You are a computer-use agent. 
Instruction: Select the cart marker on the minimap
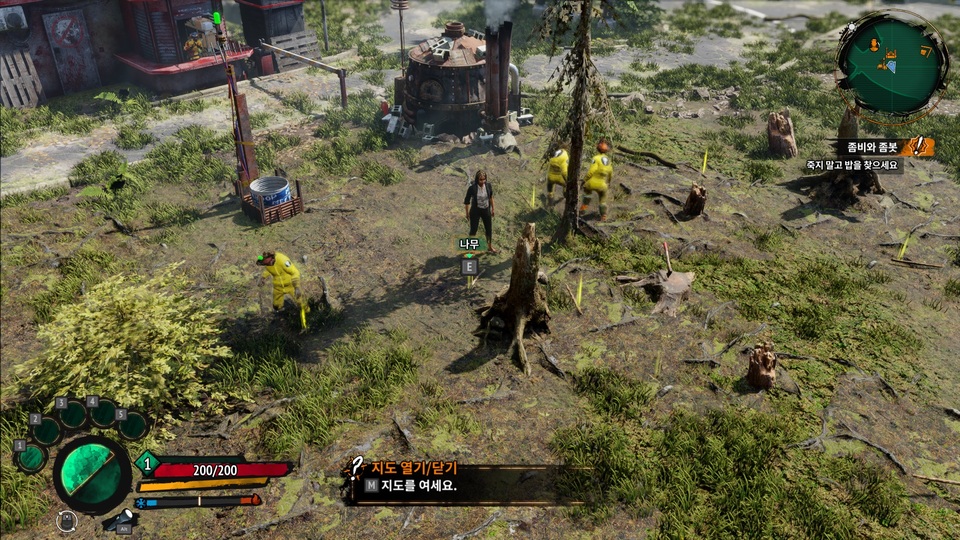pyautogui.click(x=925, y=51)
